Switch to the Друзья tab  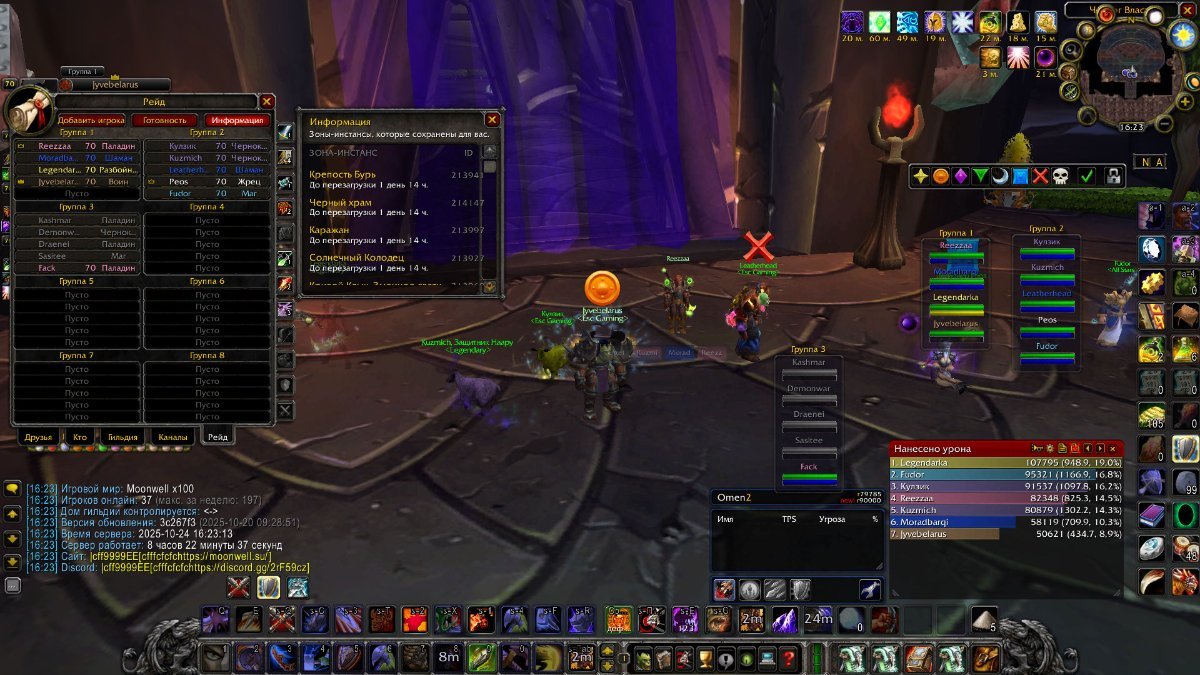click(x=36, y=437)
